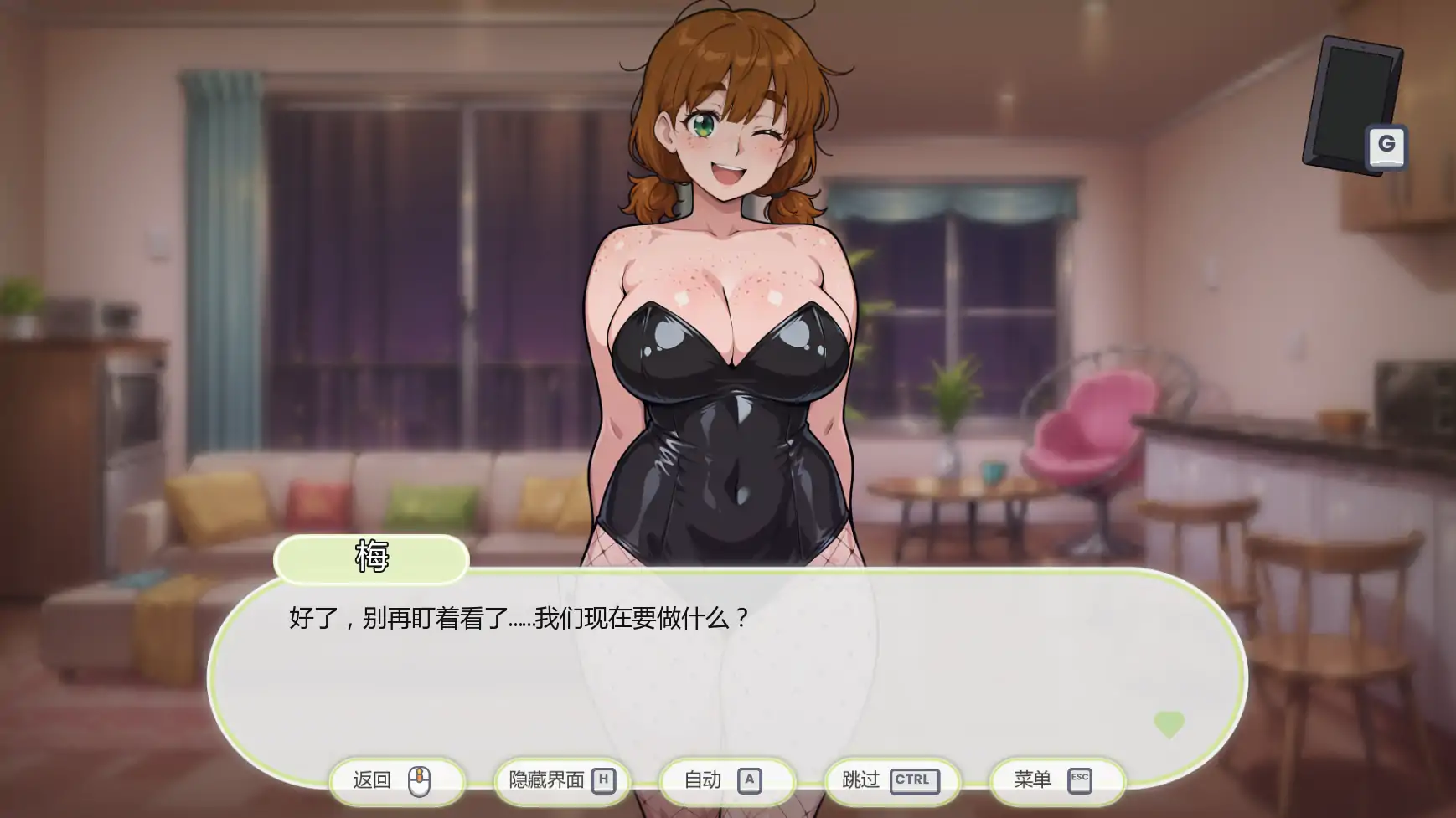The image size is (1456, 818).
Task: Open the game menu via 菜单
Action: 1055,779
